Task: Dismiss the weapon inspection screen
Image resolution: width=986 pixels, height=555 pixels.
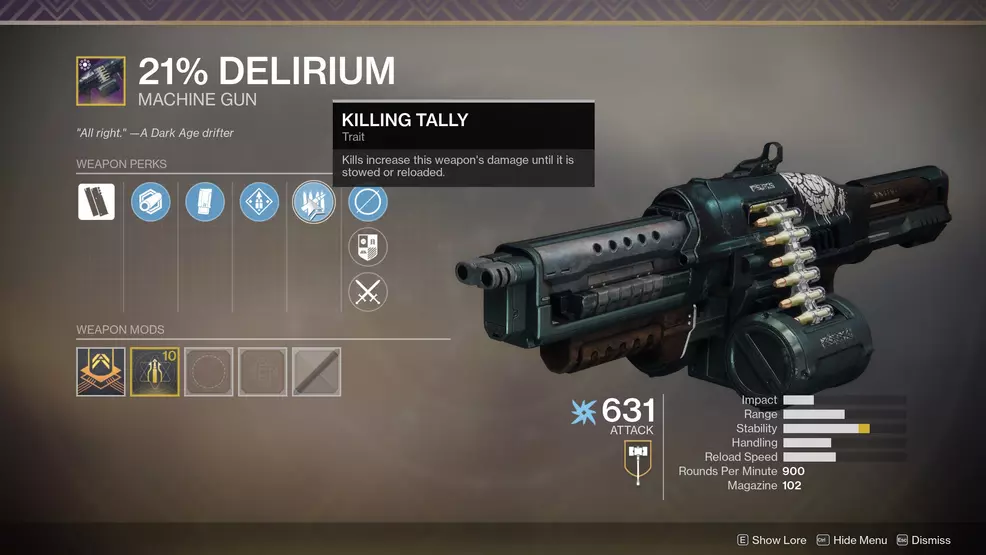Action: [x=923, y=540]
